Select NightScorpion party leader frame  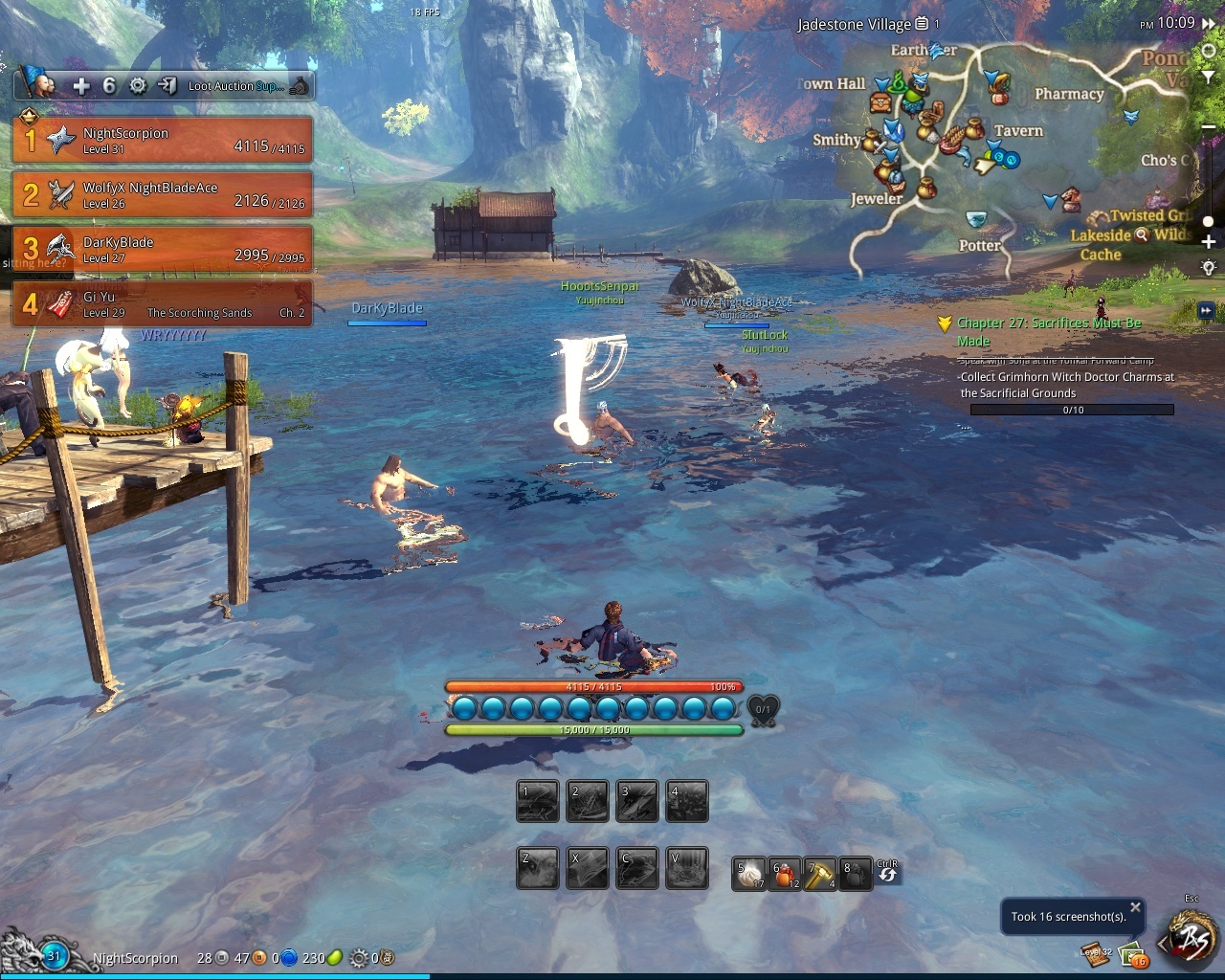pyautogui.click(x=162, y=140)
